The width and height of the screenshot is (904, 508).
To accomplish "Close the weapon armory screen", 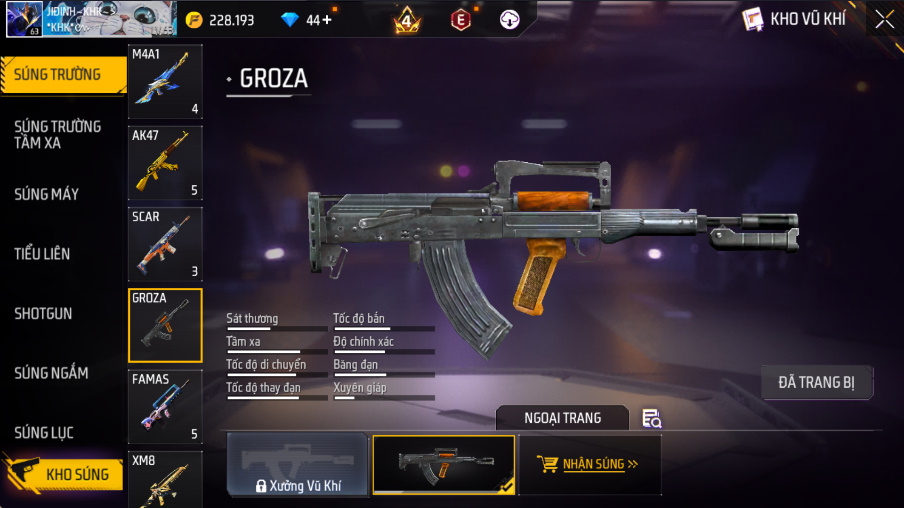I will [x=884, y=19].
